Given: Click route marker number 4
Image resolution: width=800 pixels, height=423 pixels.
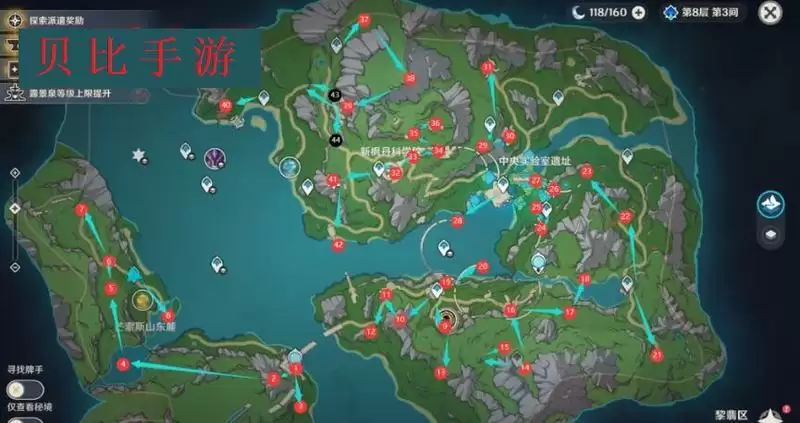Looking at the screenshot, I should tap(122, 365).
